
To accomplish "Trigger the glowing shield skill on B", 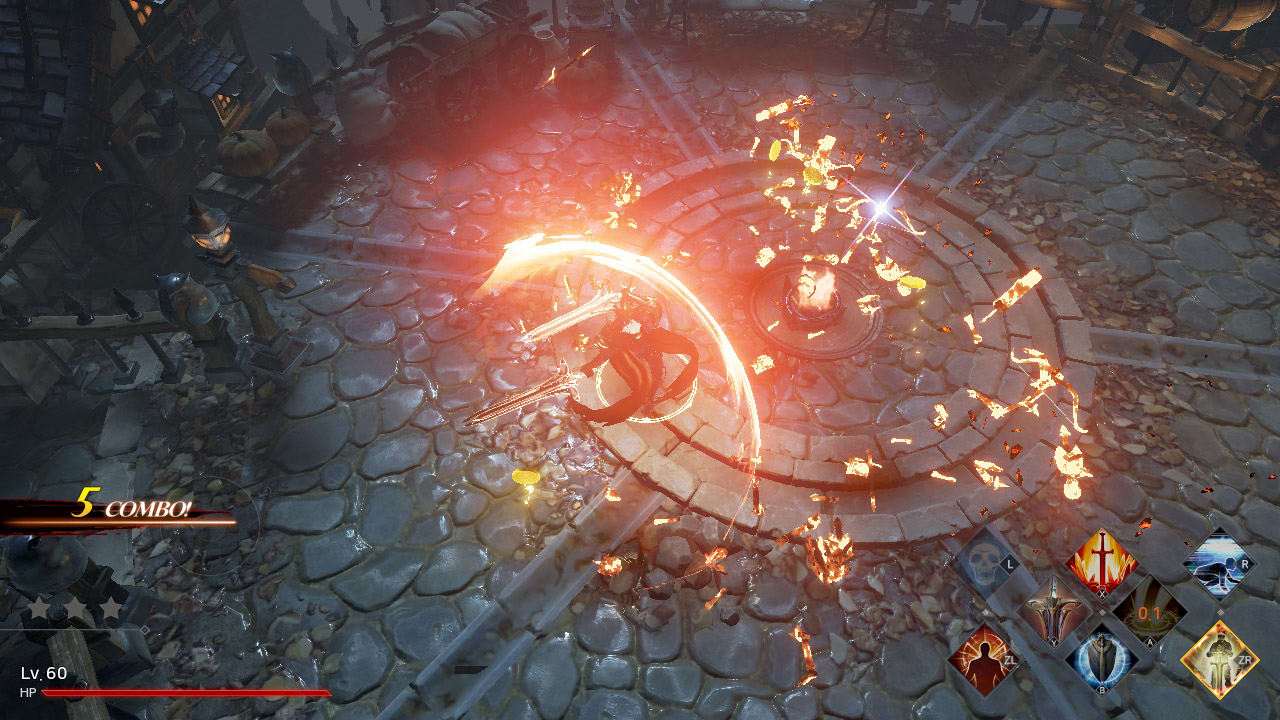I will pos(1101,659).
